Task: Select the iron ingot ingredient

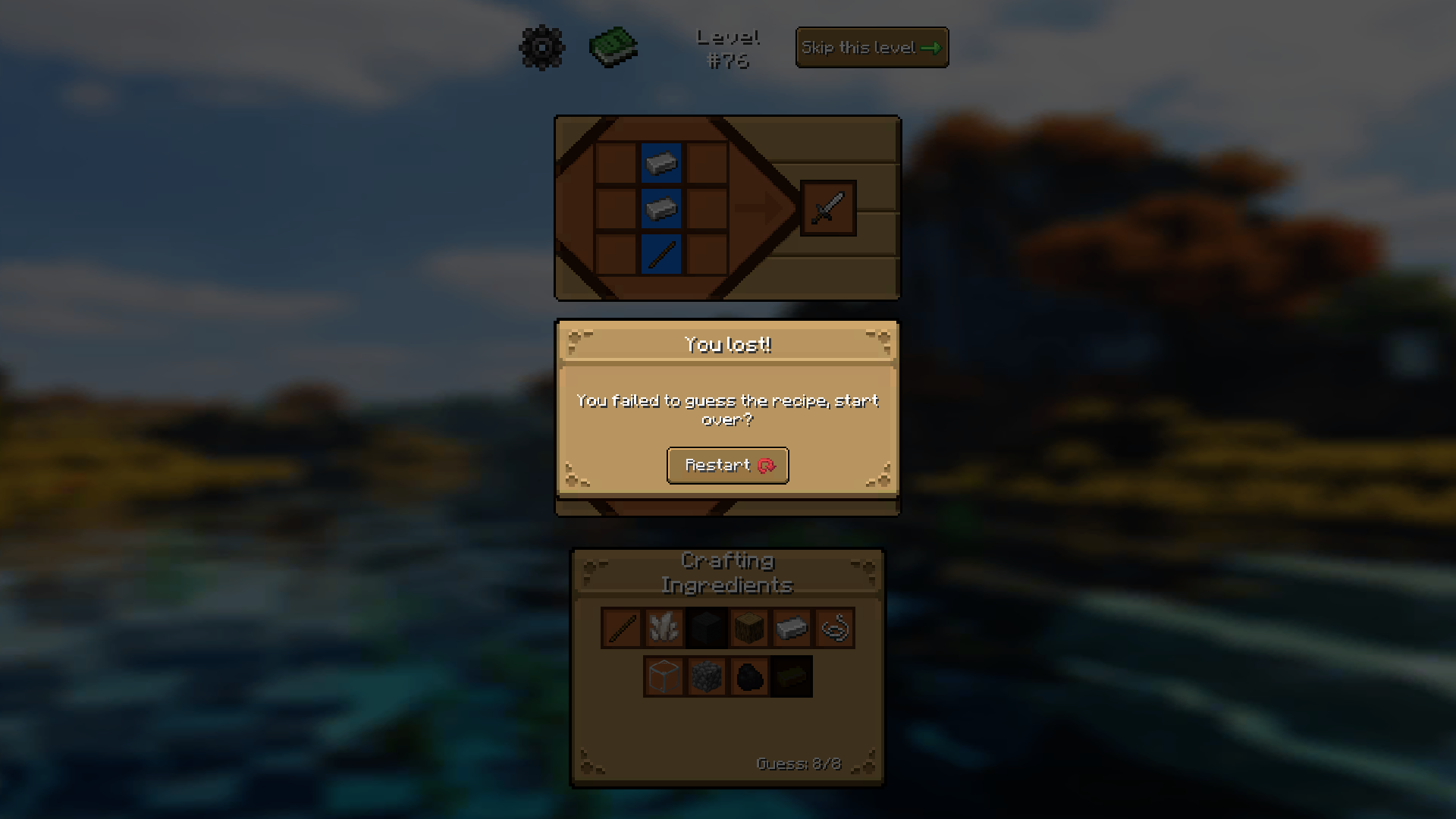Action: pyautogui.click(x=791, y=627)
